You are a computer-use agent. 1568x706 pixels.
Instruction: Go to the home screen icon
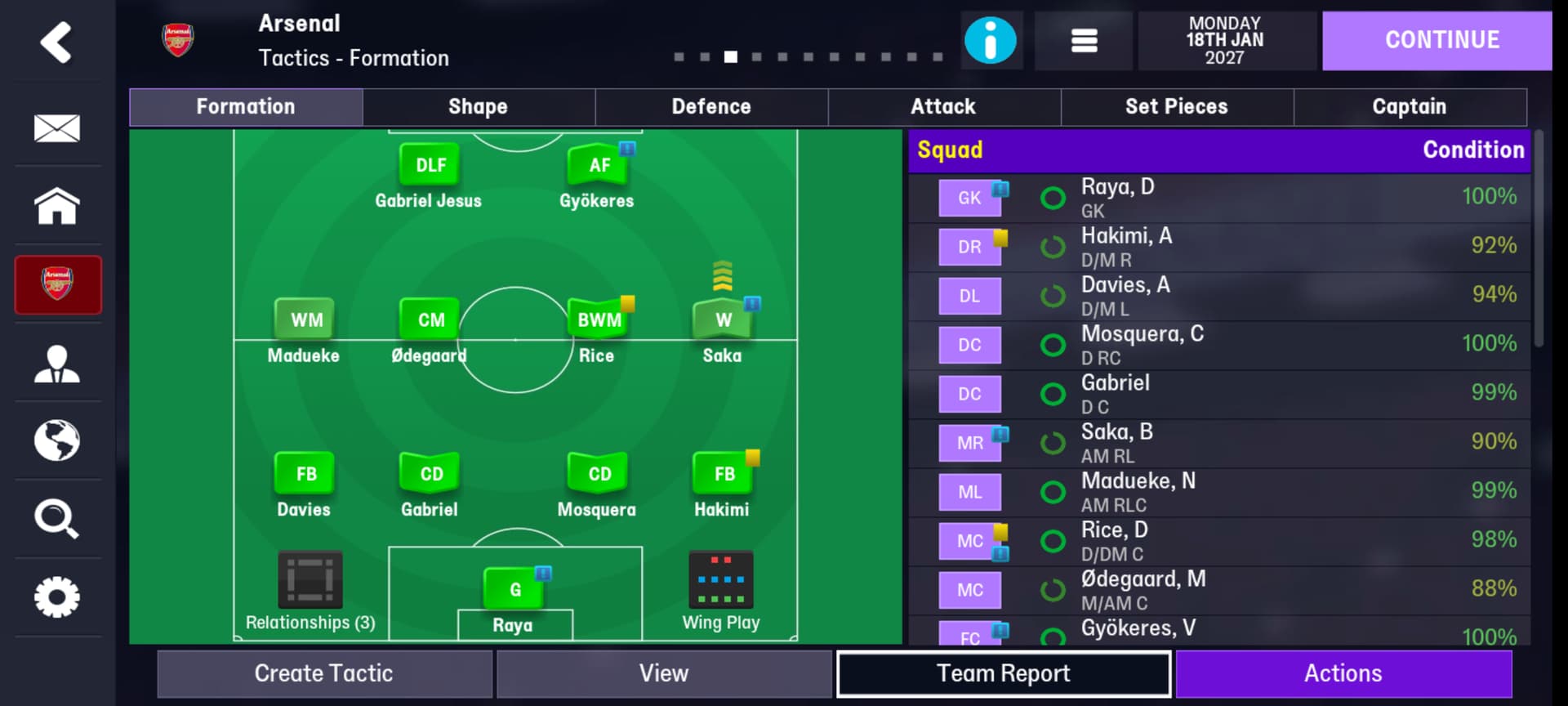pos(57,206)
